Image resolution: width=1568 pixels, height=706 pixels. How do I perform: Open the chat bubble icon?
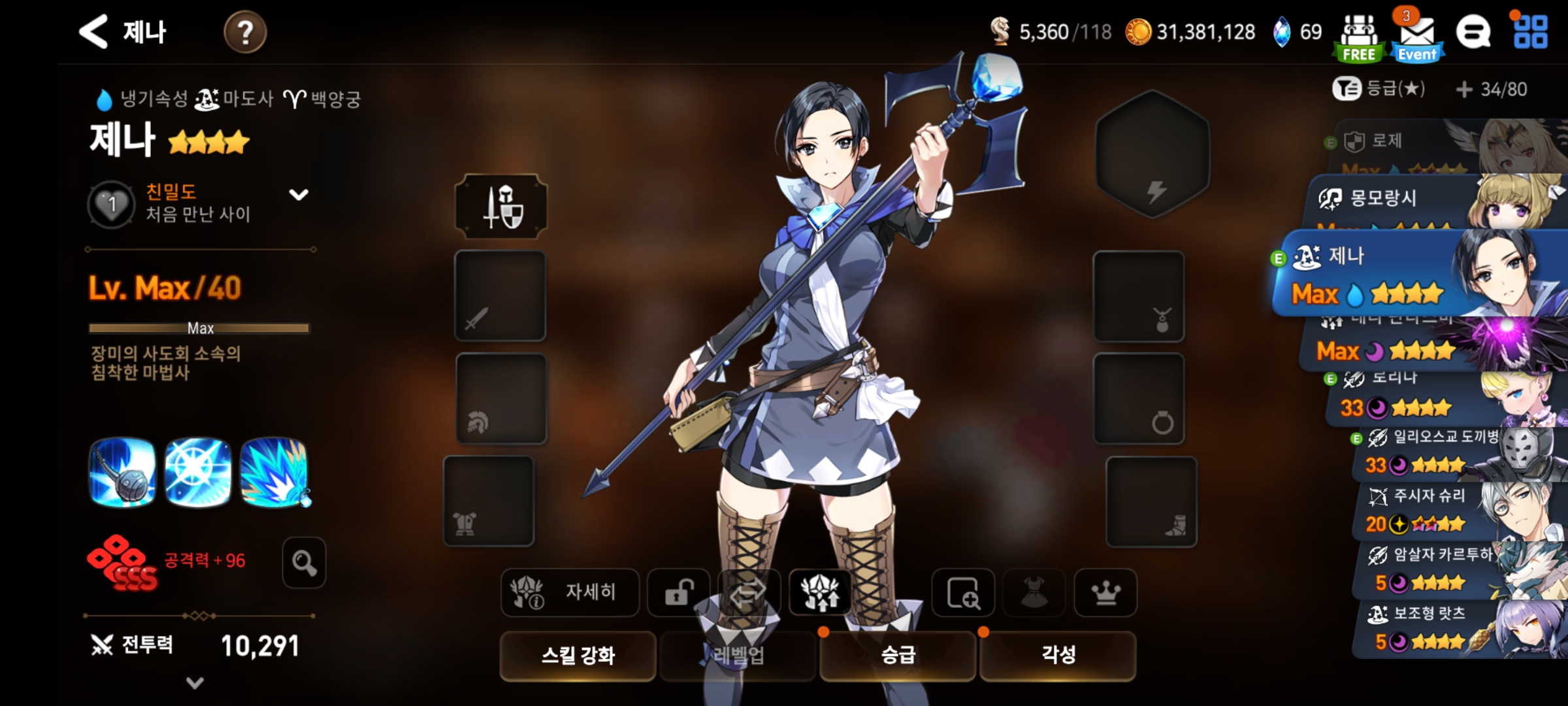coord(1473,32)
